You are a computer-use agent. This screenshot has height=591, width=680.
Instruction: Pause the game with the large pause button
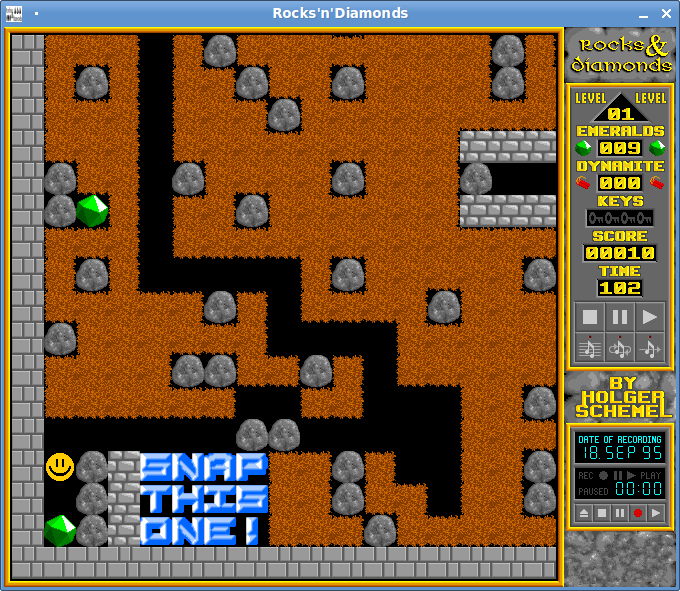click(x=620, y=317)
